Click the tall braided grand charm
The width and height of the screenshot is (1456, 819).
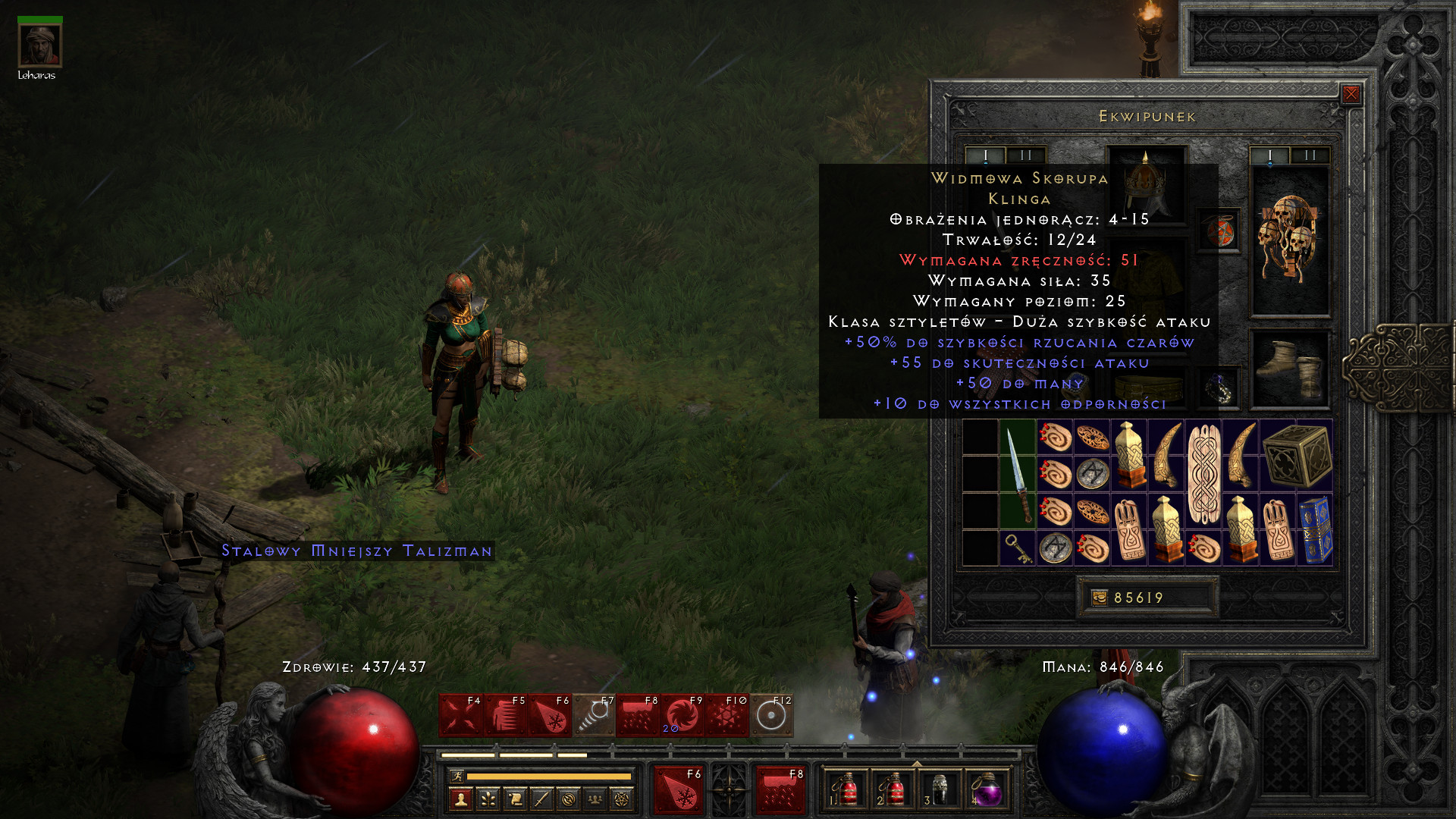pyautogui.click(x=1203, y=475)
